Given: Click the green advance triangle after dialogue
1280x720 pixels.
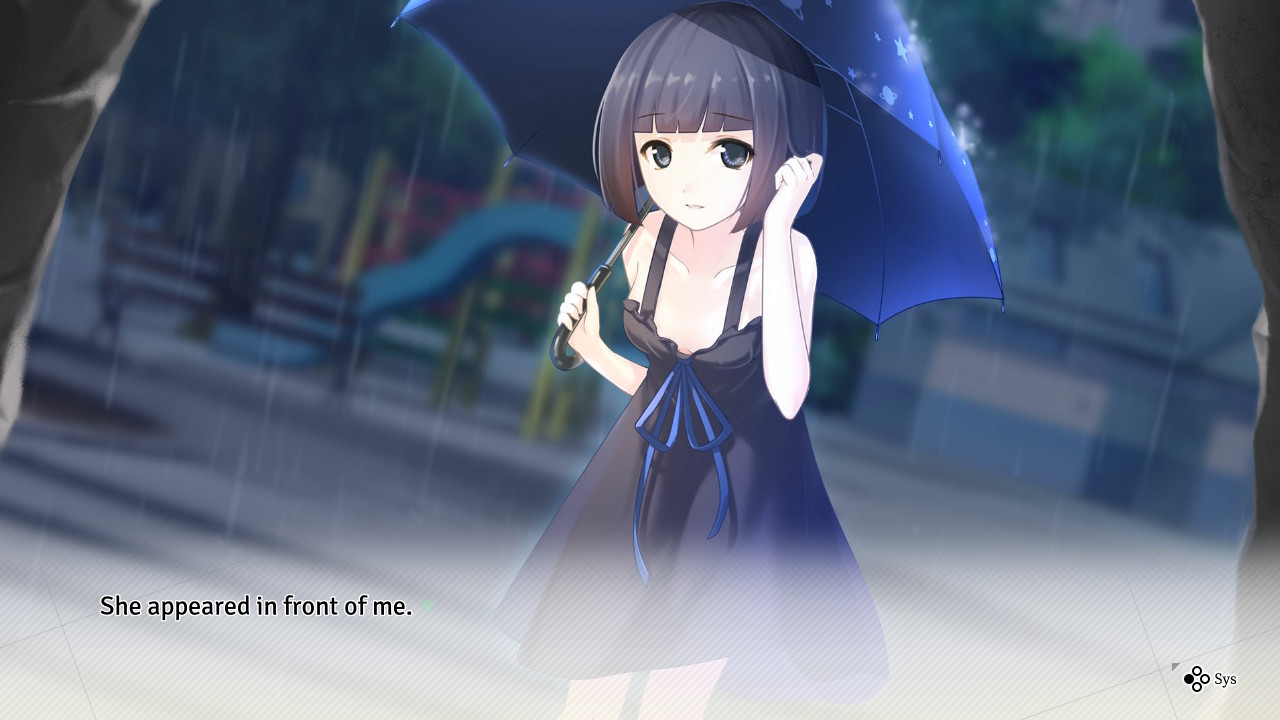Looking at the screenshot, I should [x=427, y=606].
